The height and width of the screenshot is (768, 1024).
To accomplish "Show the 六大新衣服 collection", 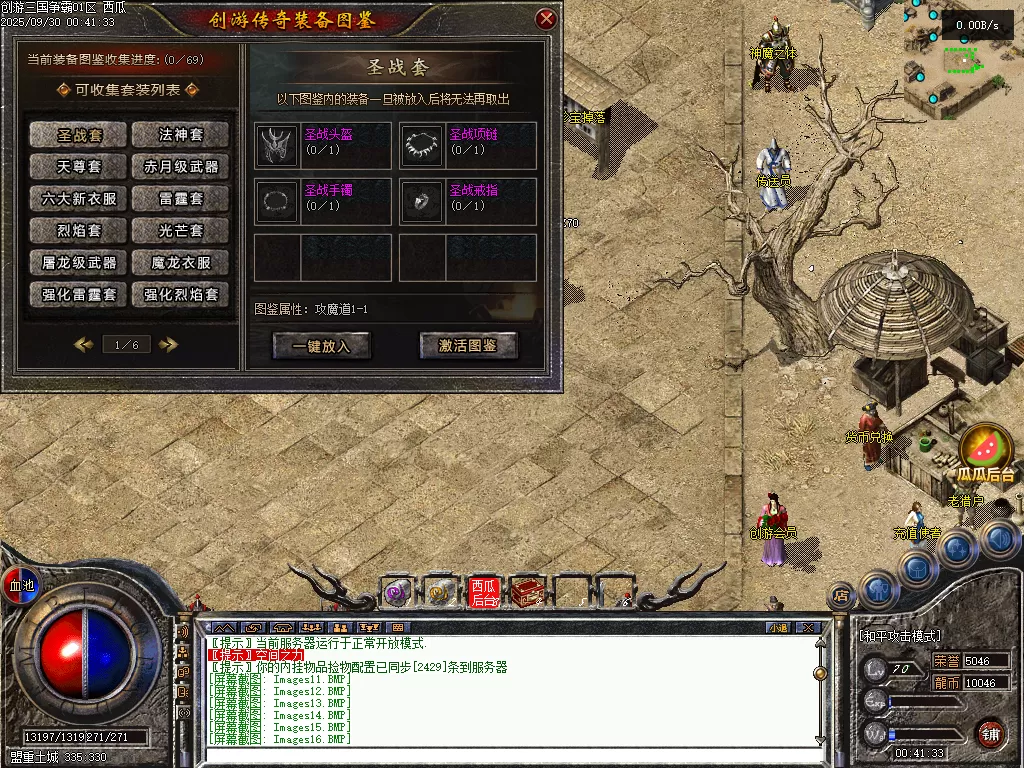I will [x=79, y=198].
